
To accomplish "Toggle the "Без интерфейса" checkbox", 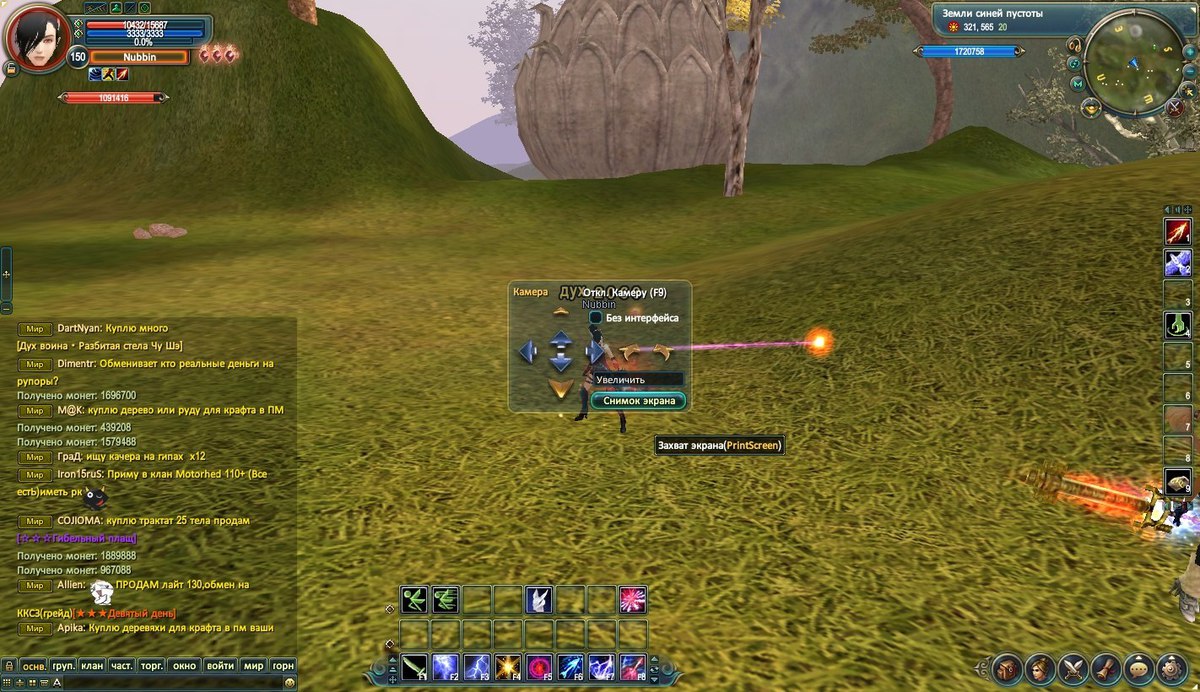I will [x=596, y=318].
